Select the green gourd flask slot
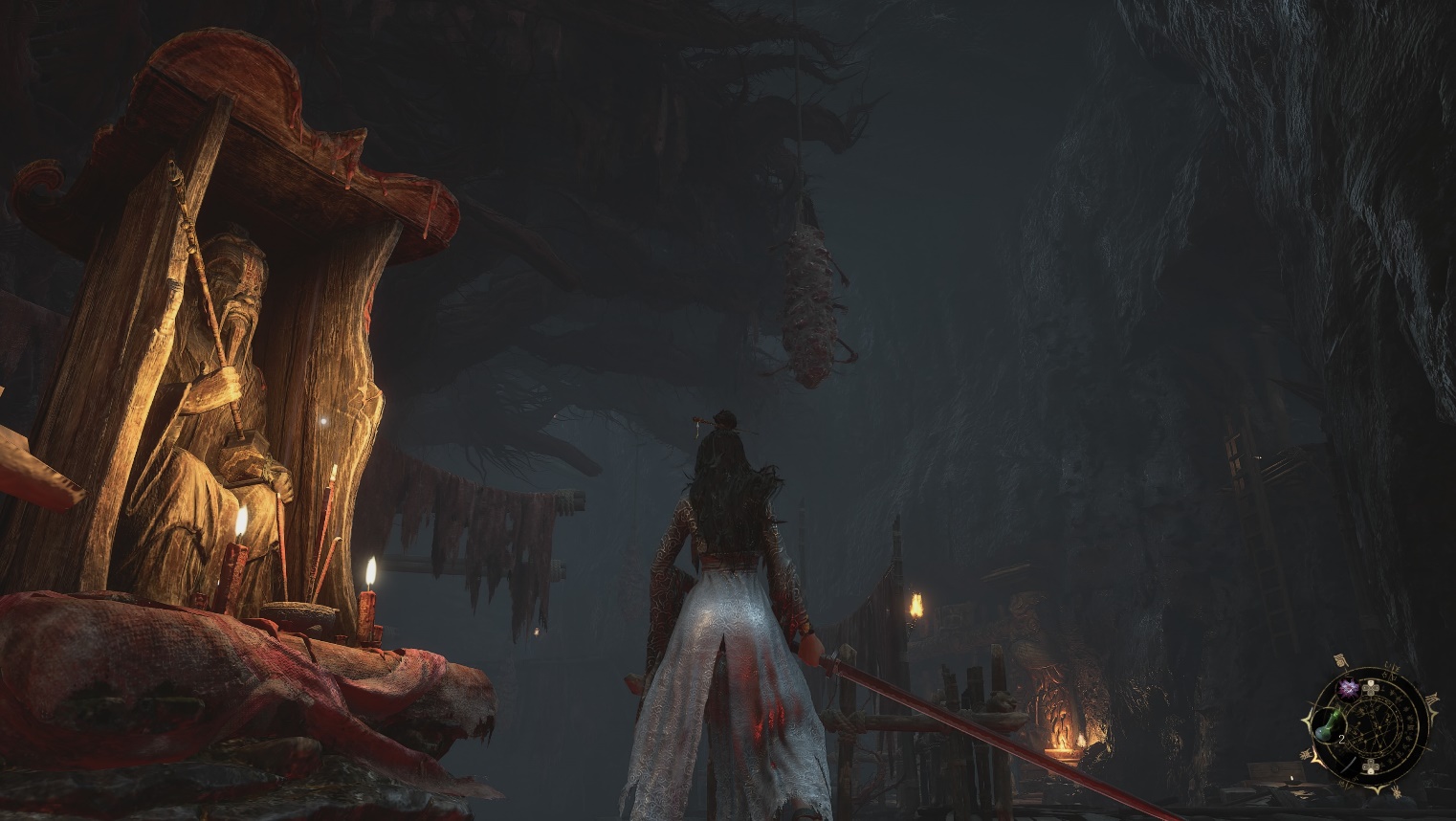1456x821 pixels. pyautogui.click(x=1328, y=726)
